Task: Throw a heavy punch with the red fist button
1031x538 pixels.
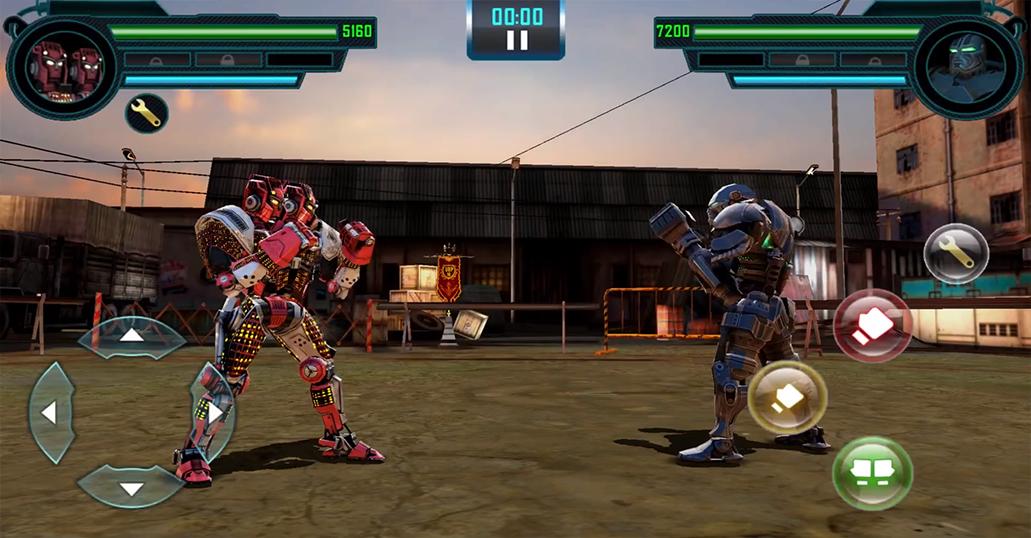Action: pyautogui.click(x=872, y=326)
